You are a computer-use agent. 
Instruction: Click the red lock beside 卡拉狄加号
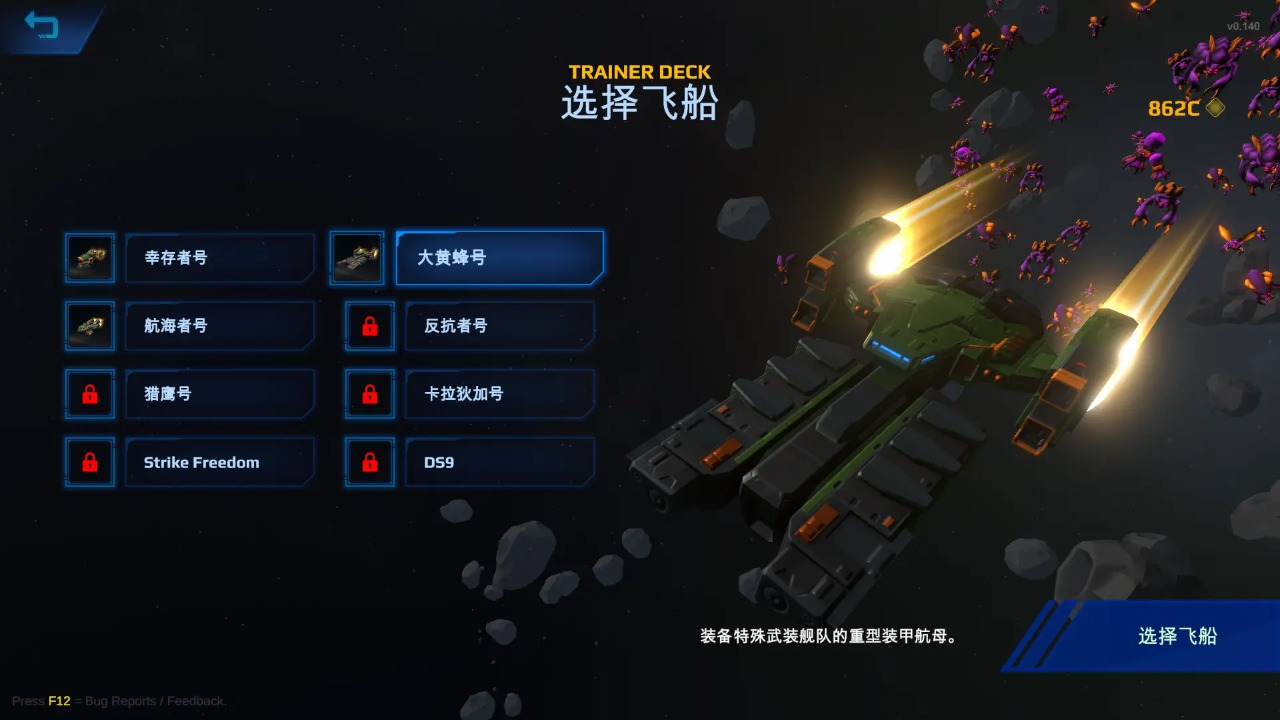(x=370, y=394)
